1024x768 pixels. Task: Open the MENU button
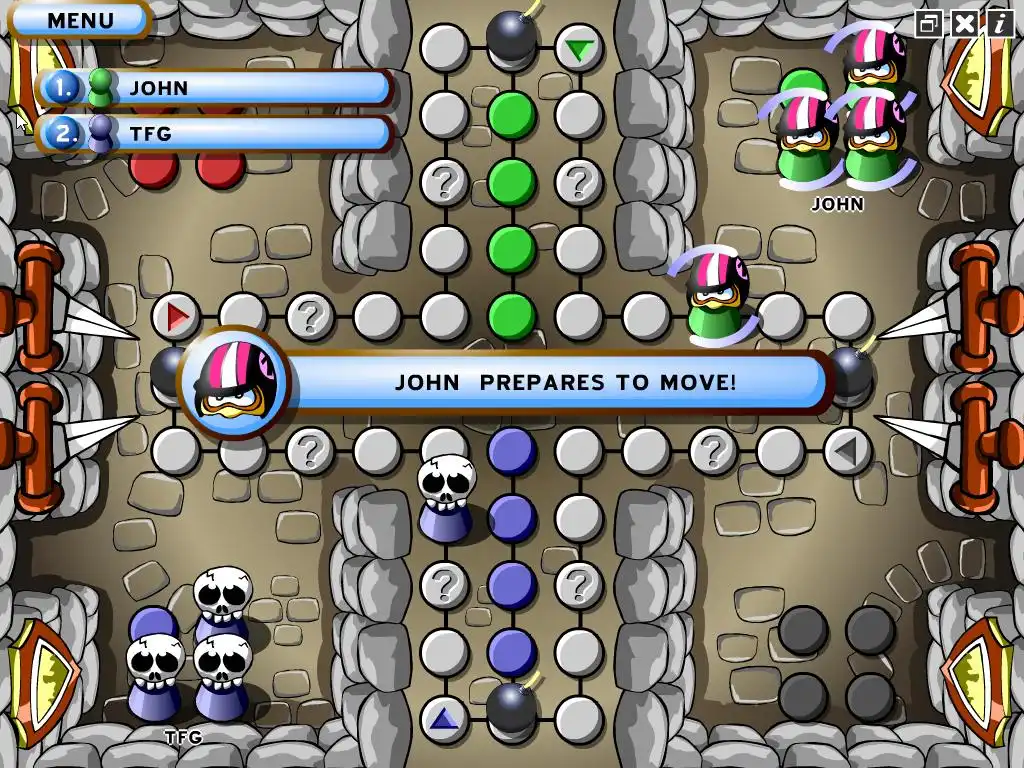pyautogui.click(x=80, y=19)
